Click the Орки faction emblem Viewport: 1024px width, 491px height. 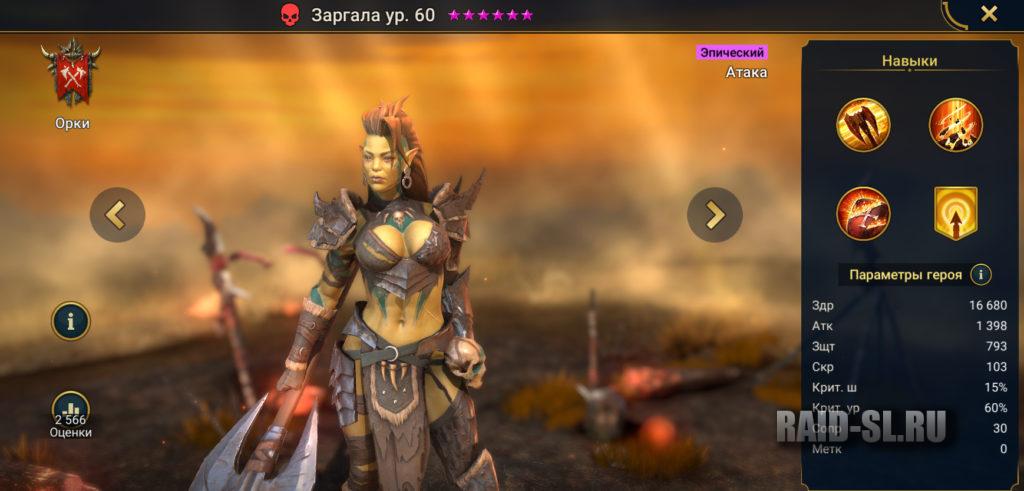pos(71,74)
